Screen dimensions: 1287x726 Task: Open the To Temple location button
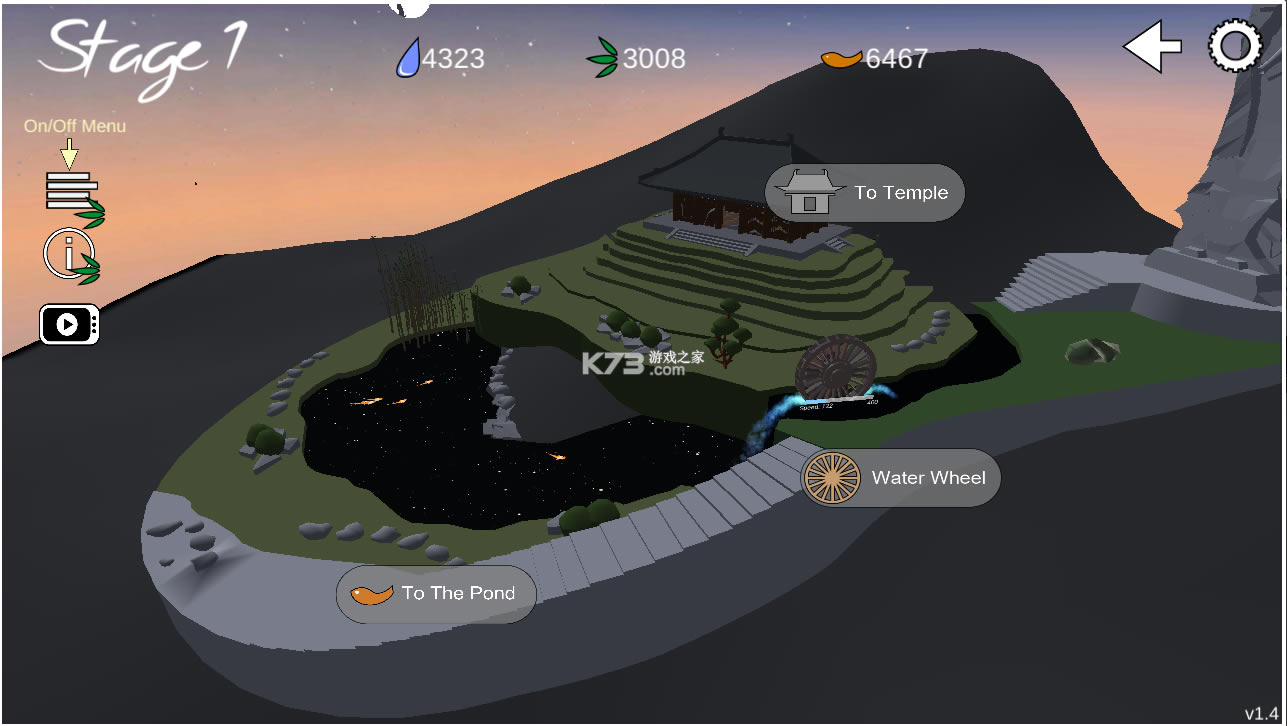click(864, 193)
